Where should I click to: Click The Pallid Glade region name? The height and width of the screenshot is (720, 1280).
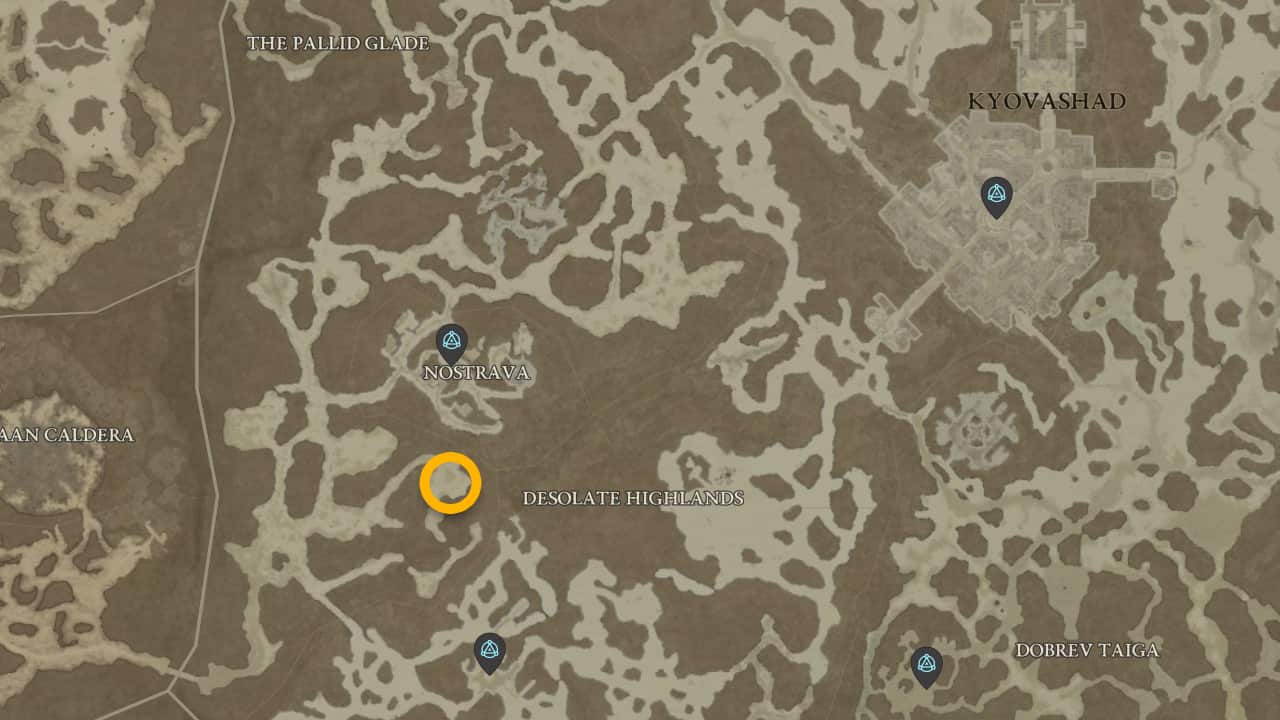(340, 43)
